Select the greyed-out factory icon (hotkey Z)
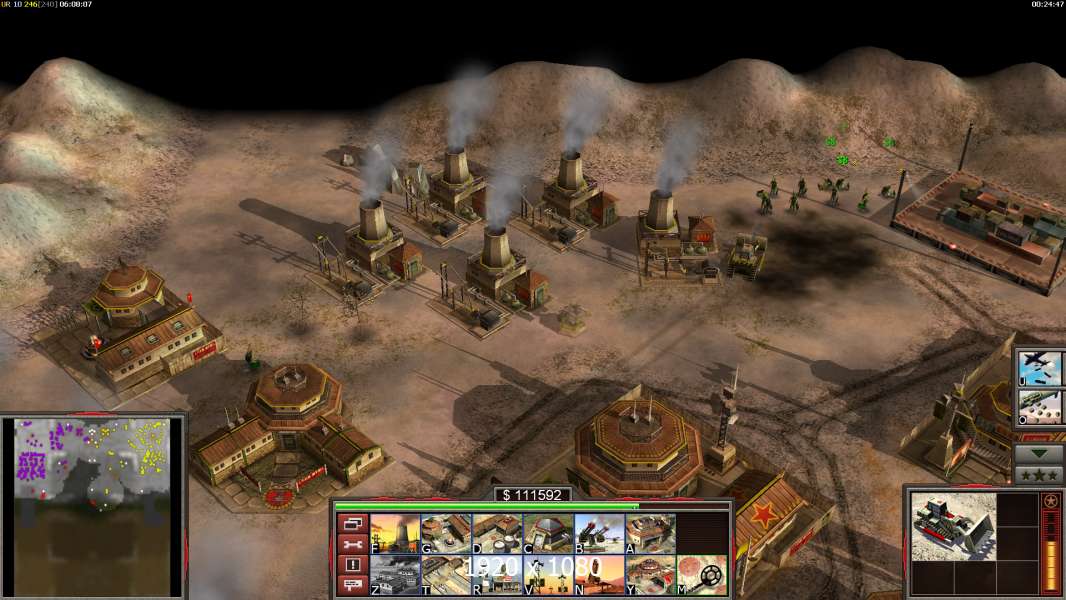Viewport: 1066px width, 600px height. click(395, 575)
